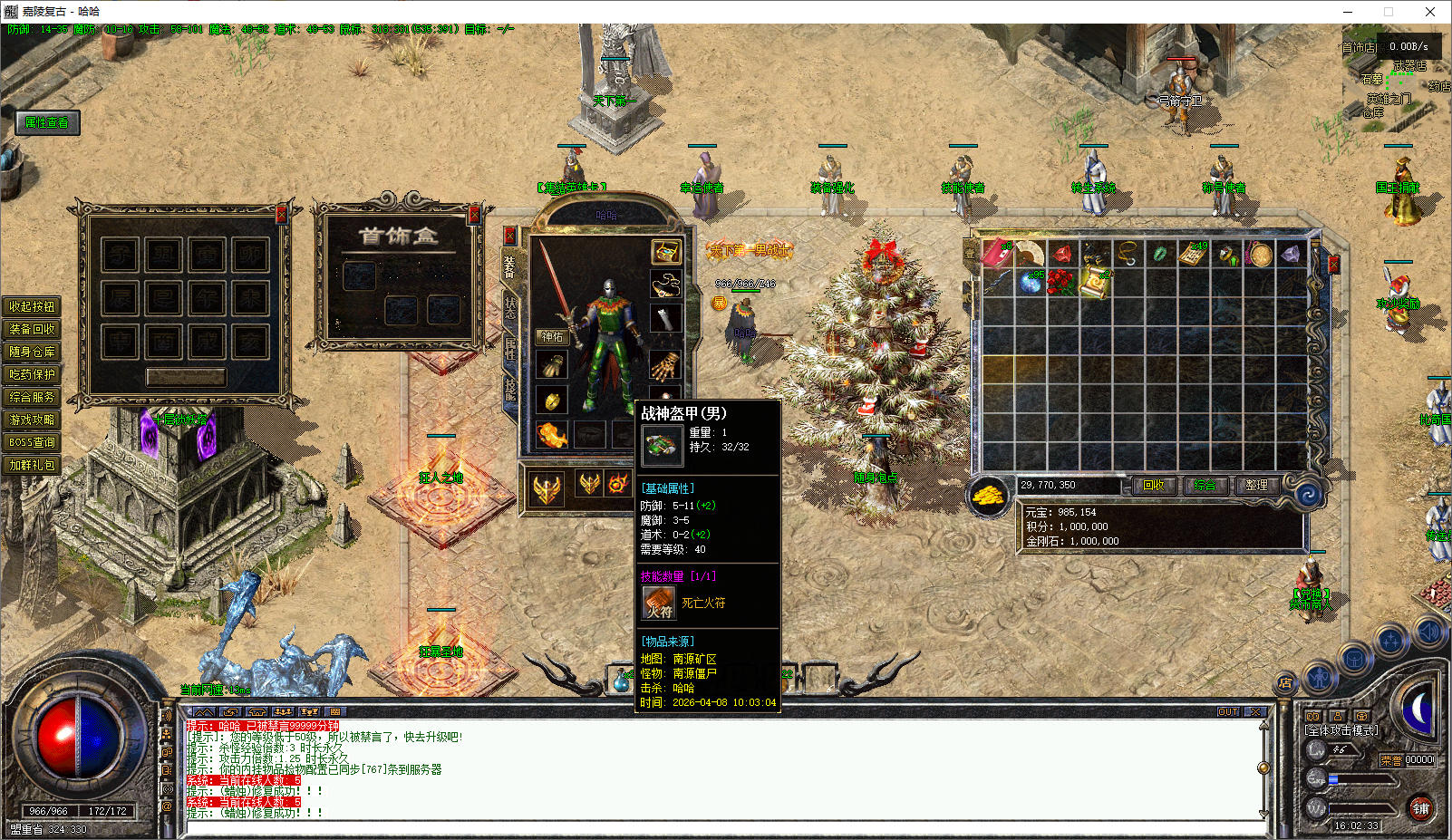Open the 属性查看 attribute viewer
1452x840 pixels.
tap(47, 123)
